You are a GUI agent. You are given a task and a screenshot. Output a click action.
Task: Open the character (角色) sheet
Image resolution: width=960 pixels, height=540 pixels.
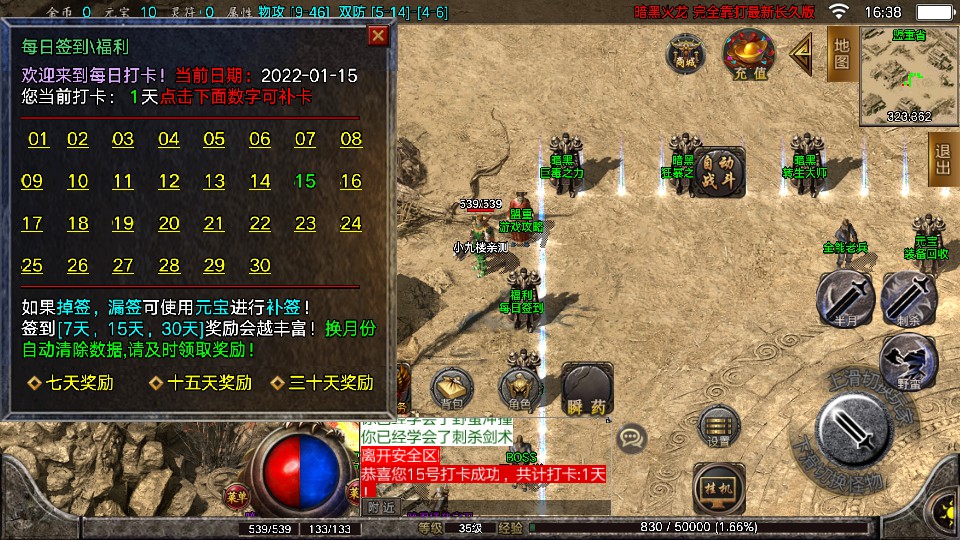[x=519, y=388]
